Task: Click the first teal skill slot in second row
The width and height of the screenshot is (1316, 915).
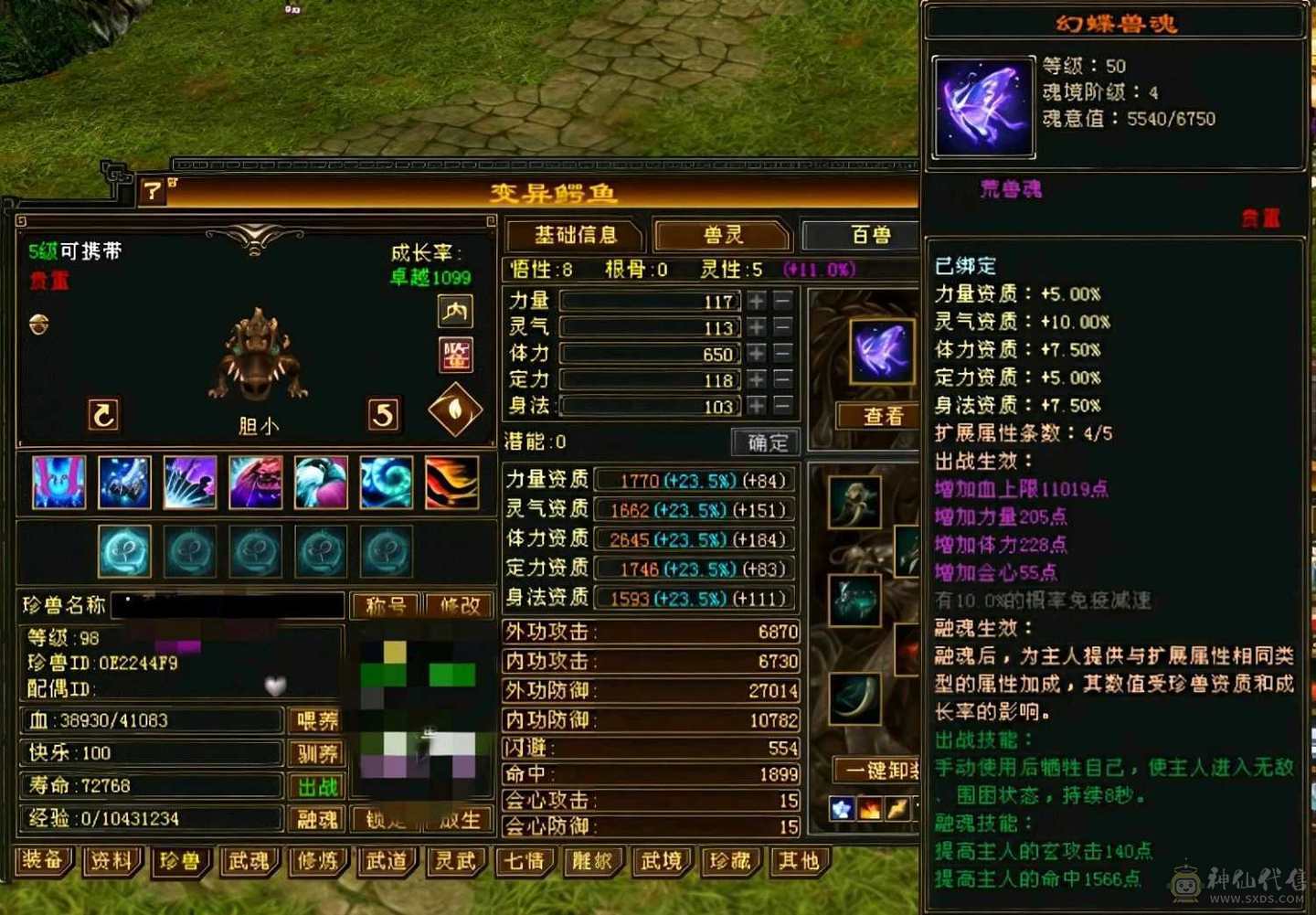Action: point(124,549)
